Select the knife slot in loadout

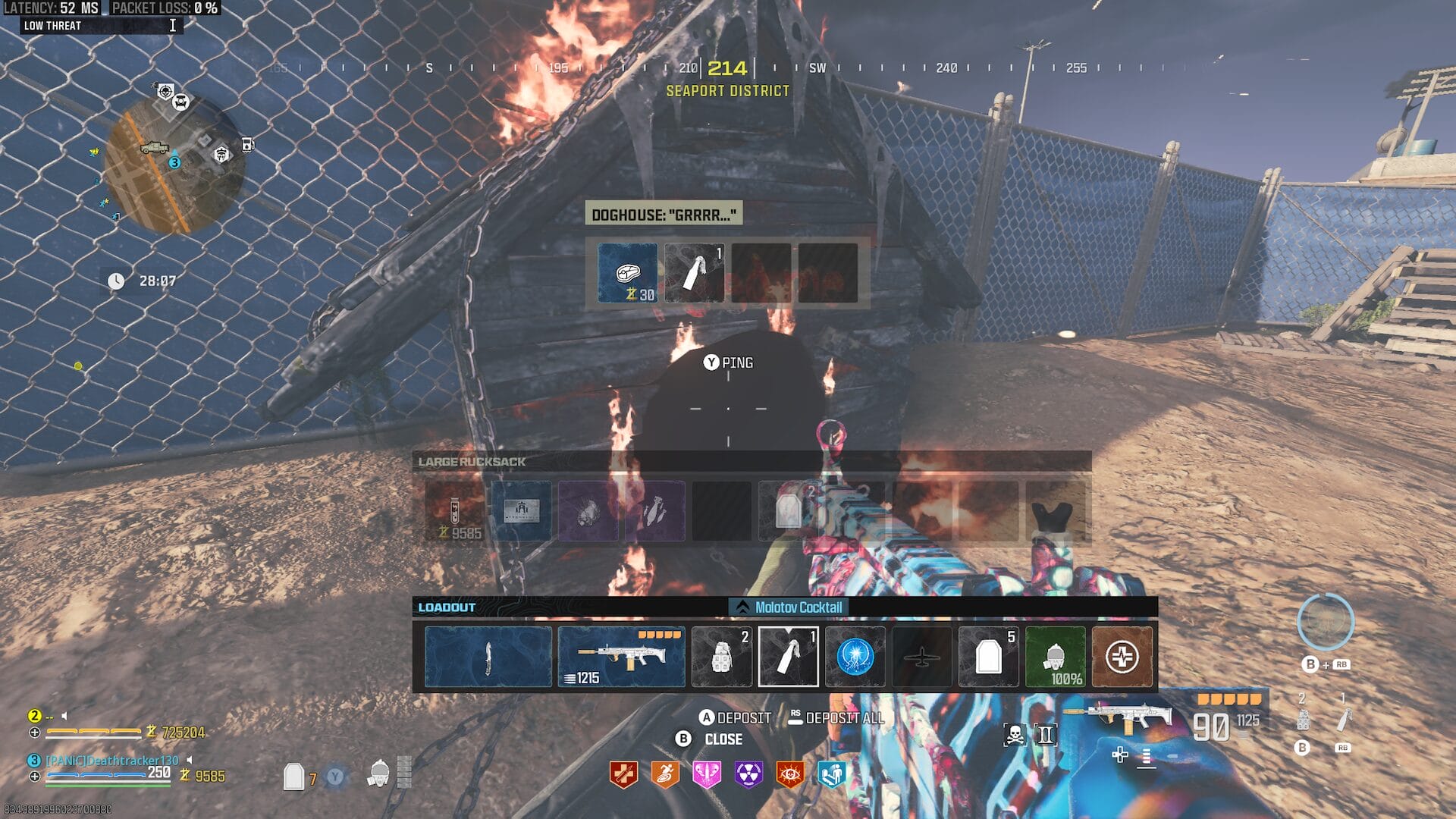coord(488,657)
